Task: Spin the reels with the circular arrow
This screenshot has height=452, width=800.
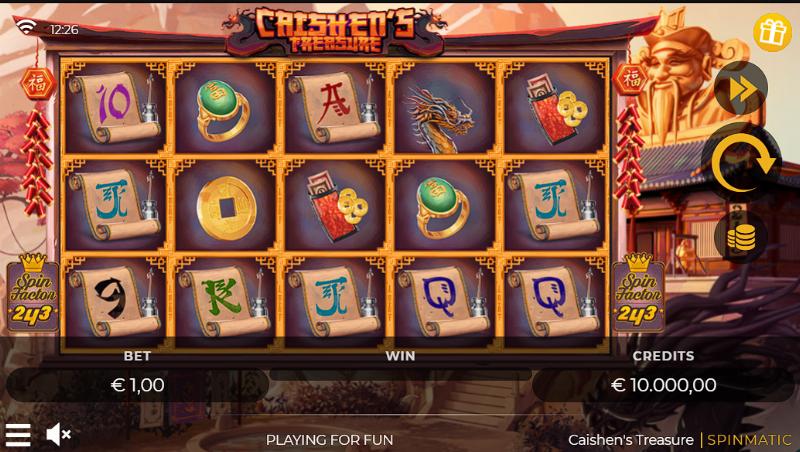Action: 741,159
